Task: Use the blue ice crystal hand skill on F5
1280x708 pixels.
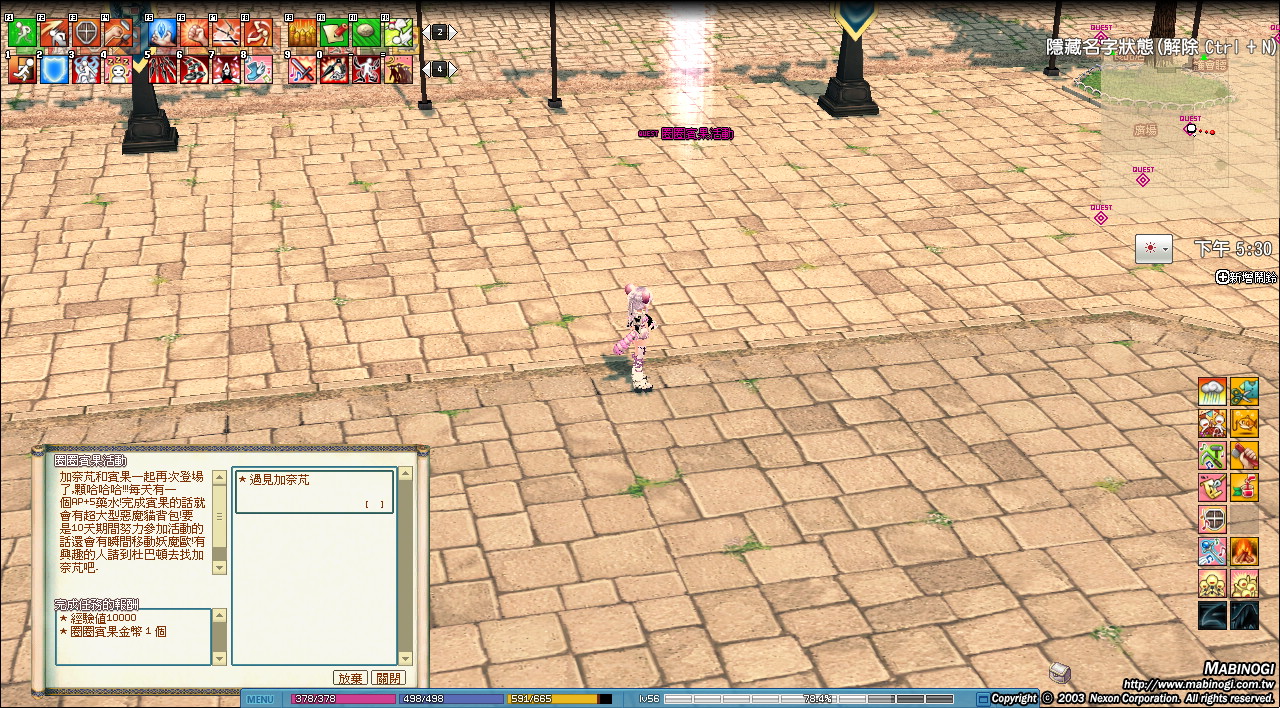Action: (x=162, y=33)
